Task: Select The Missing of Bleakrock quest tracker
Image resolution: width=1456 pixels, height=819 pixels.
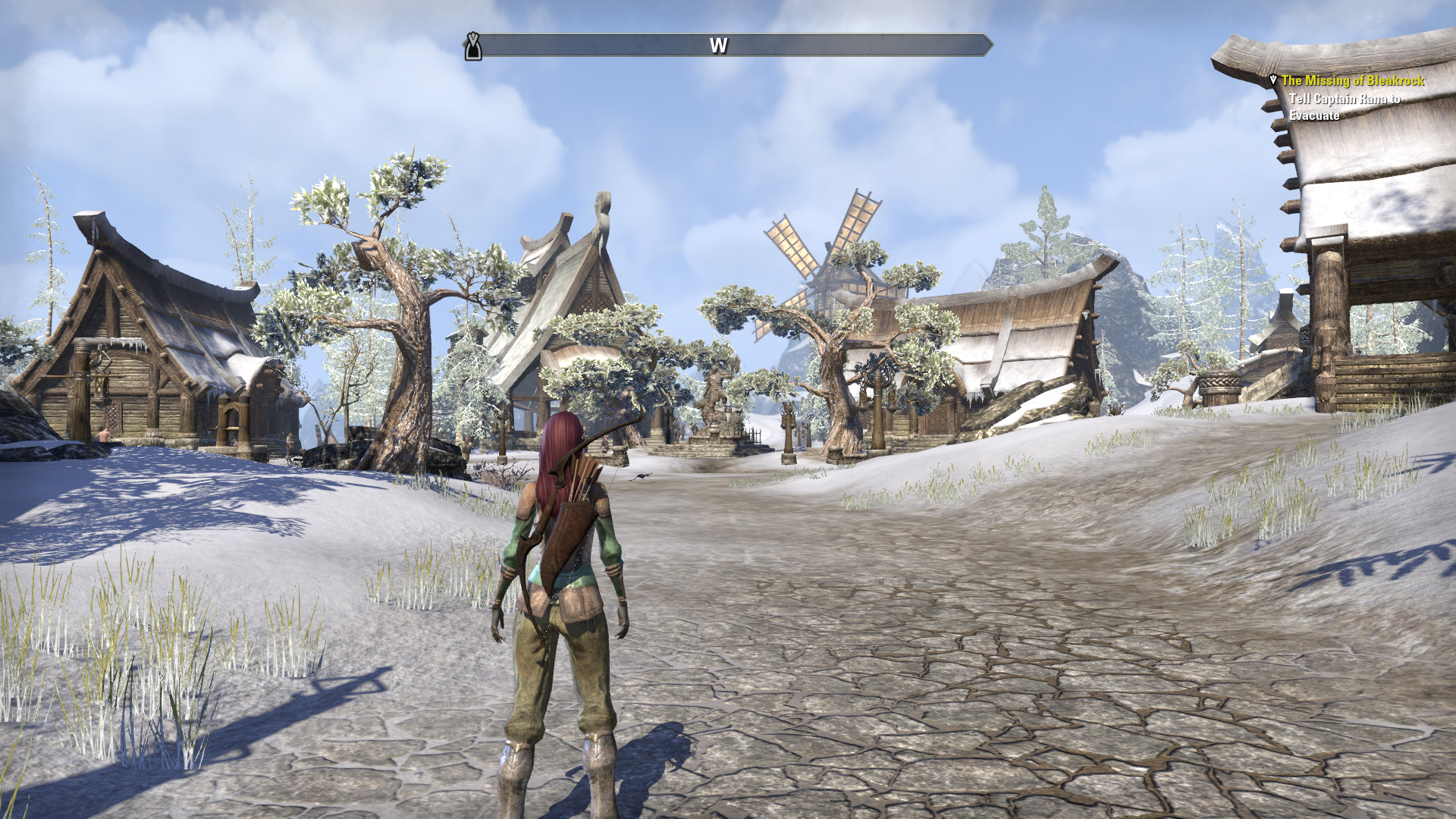Action: pyautogui.click(x=1352, y=80)
